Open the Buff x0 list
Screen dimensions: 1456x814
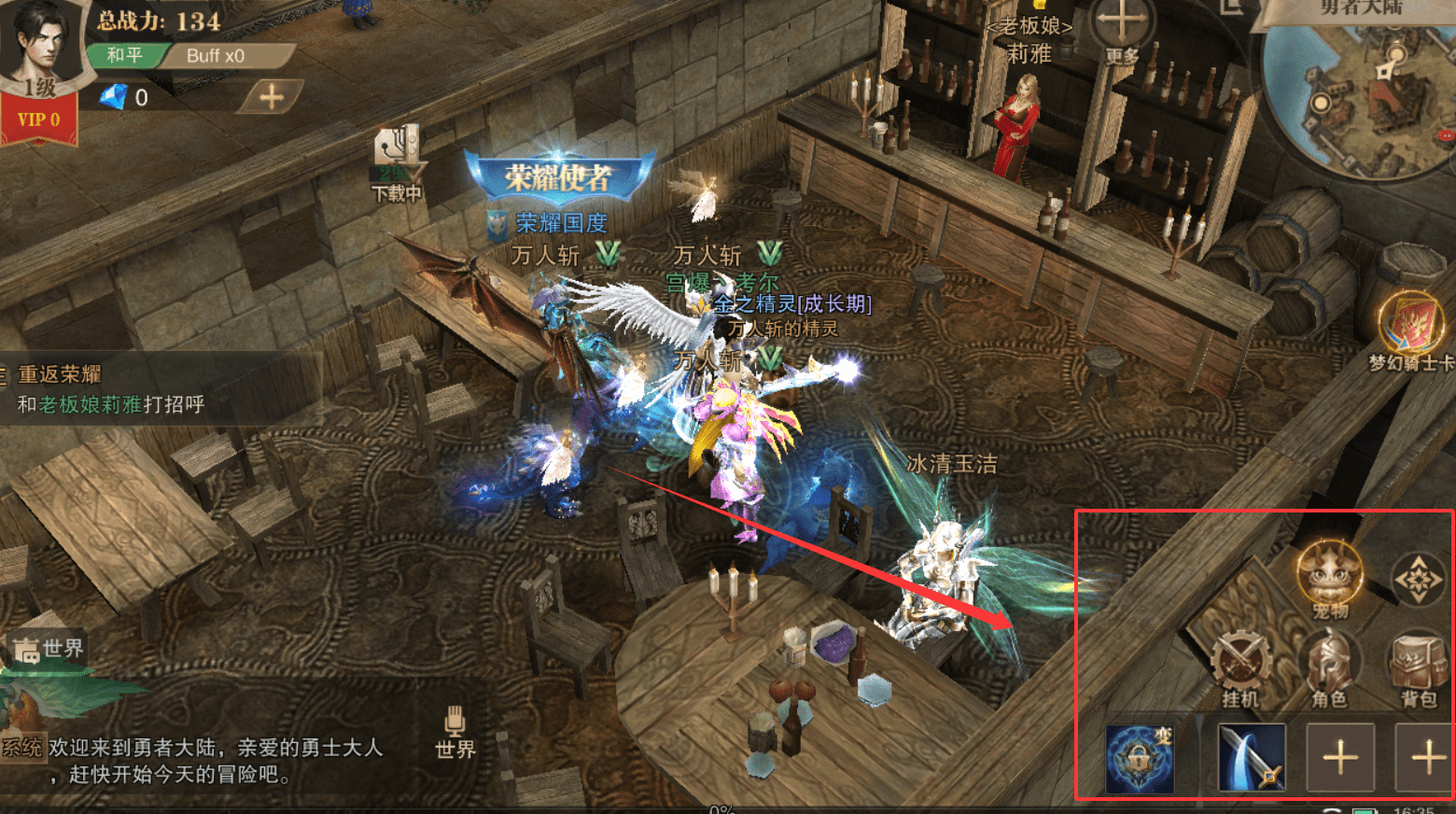[x=217, y=56]
